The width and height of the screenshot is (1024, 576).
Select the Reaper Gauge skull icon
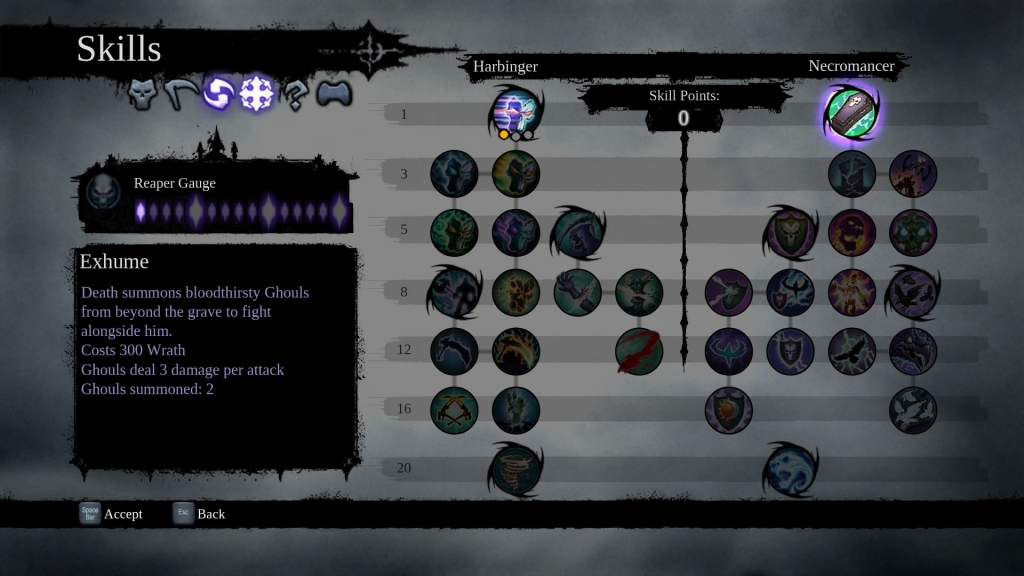tap(102, 191)
